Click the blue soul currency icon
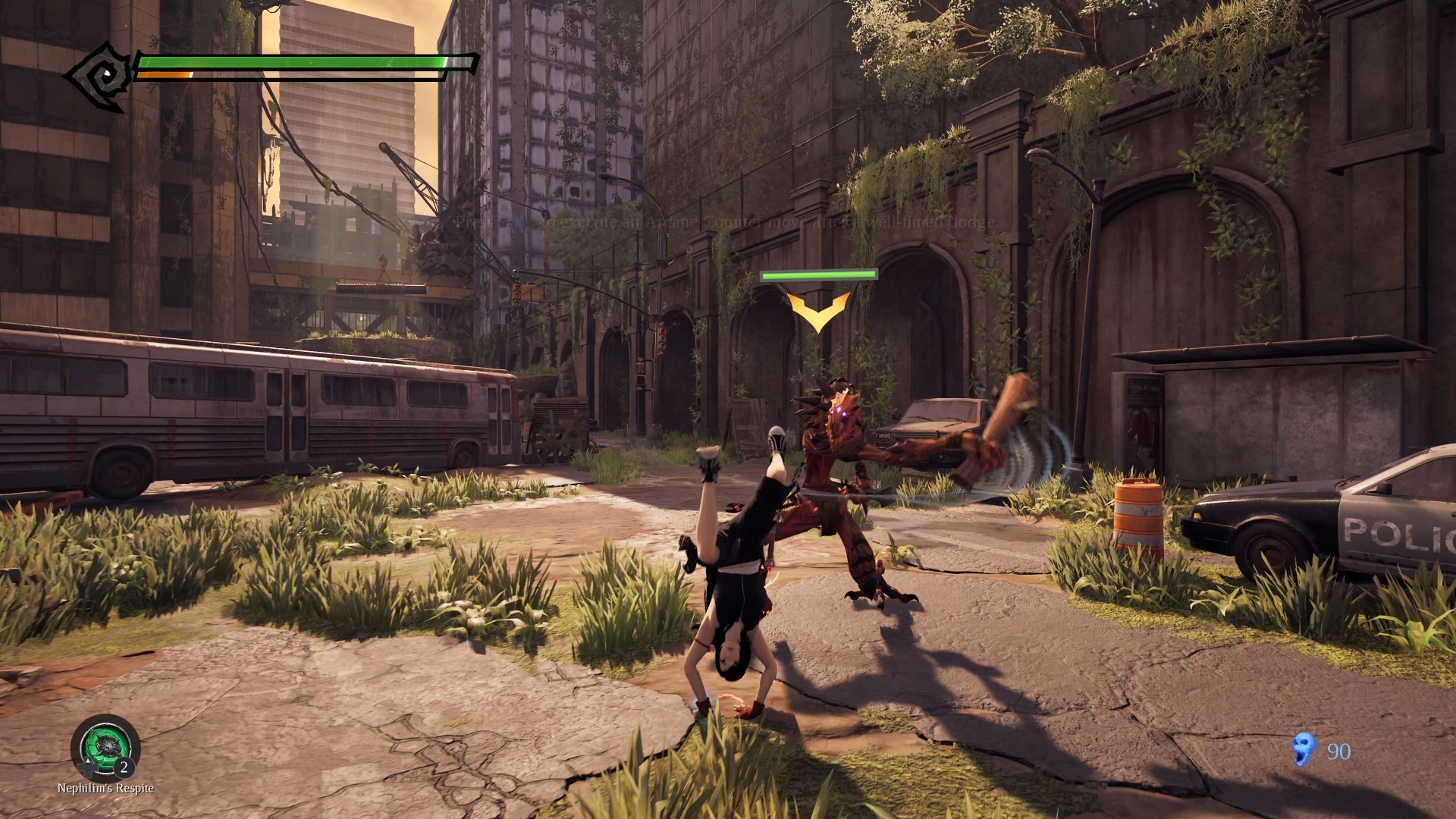 tap(1304, 749)
